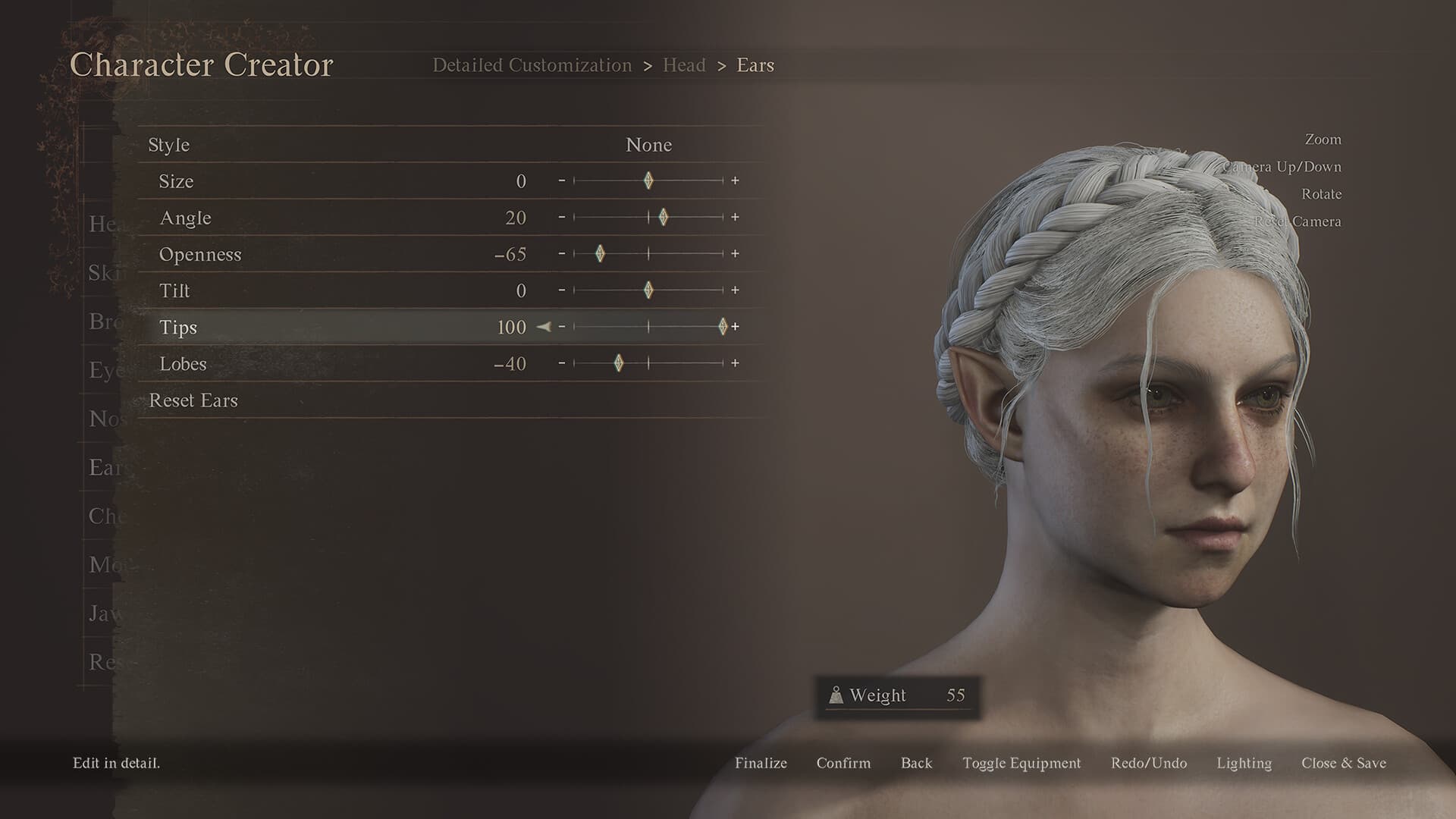Select Detailed Customization in the breadcrumb
Viewport: 1456px width, 819px height.
point(532,65)
